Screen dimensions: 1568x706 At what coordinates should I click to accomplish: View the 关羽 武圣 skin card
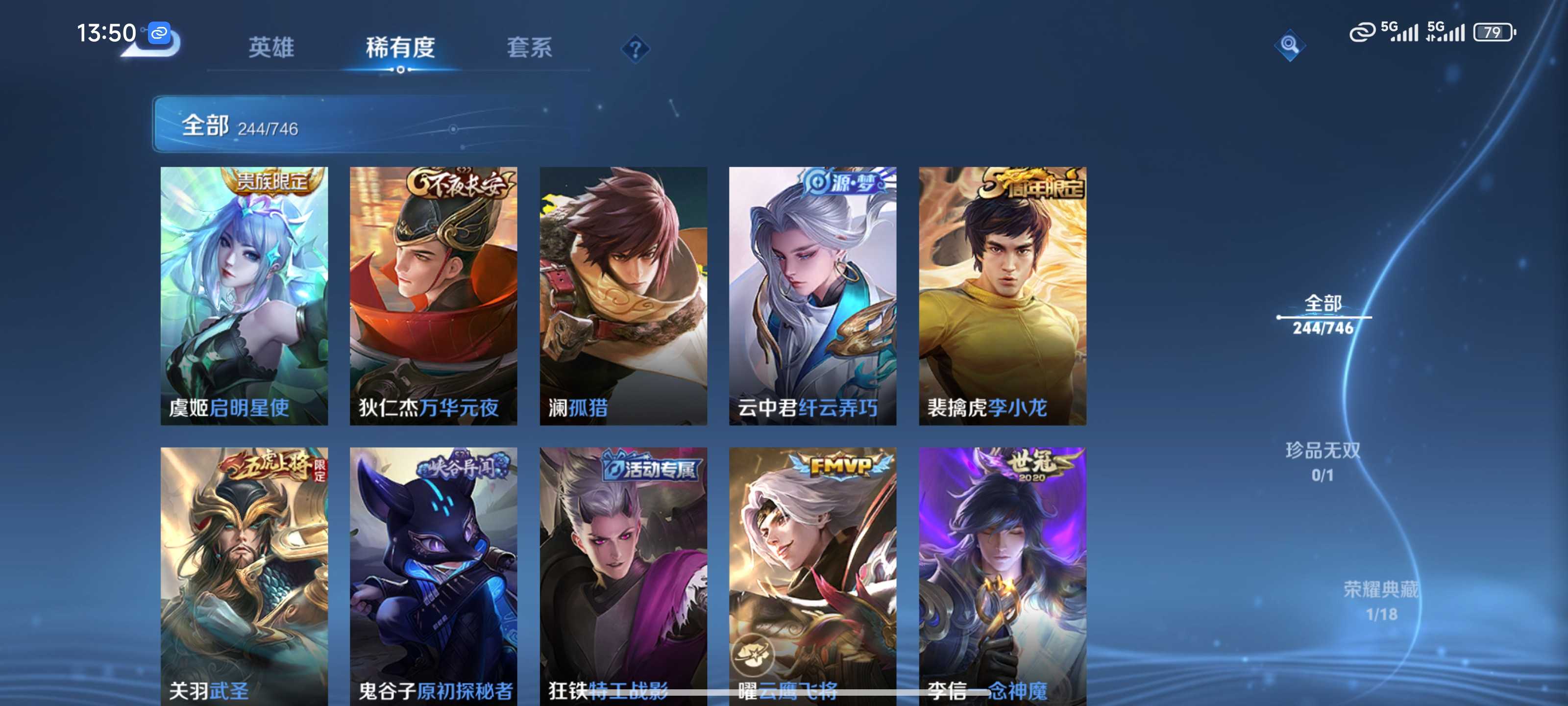[x=244, y=576]
